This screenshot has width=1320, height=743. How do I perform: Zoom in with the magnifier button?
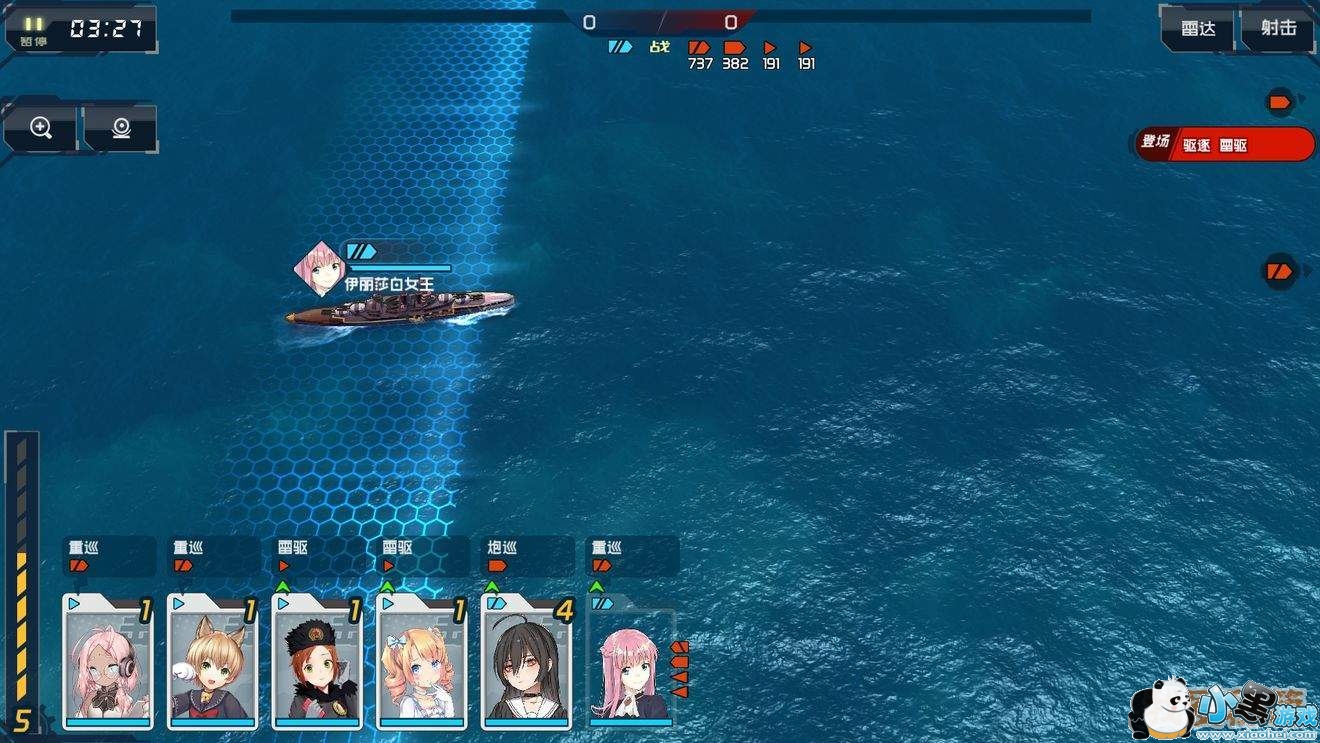(41, 128)
